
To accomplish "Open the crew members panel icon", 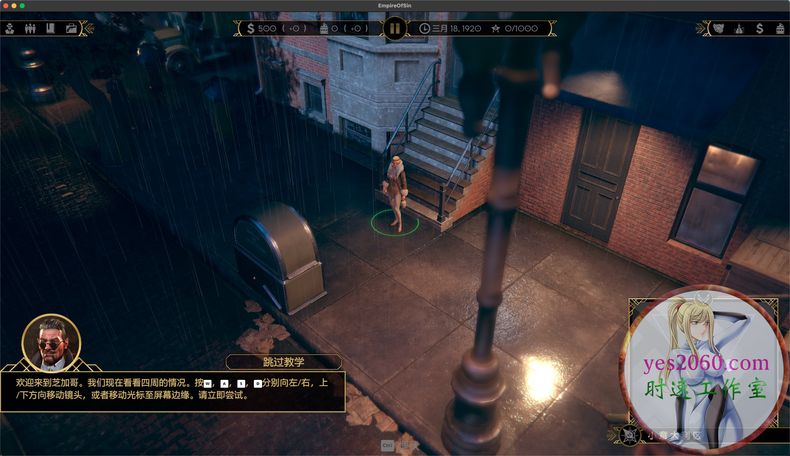I will point(30,28).
